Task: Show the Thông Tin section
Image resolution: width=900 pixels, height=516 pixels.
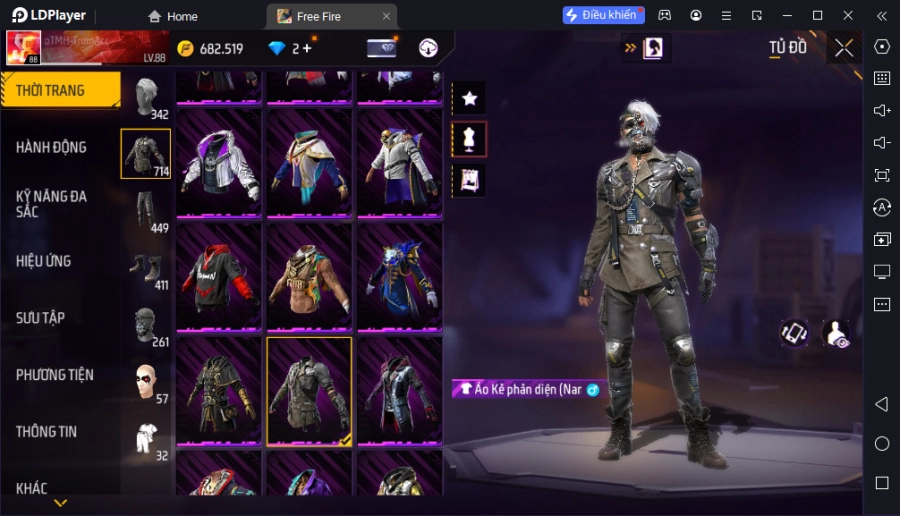Action: (46, 432)
